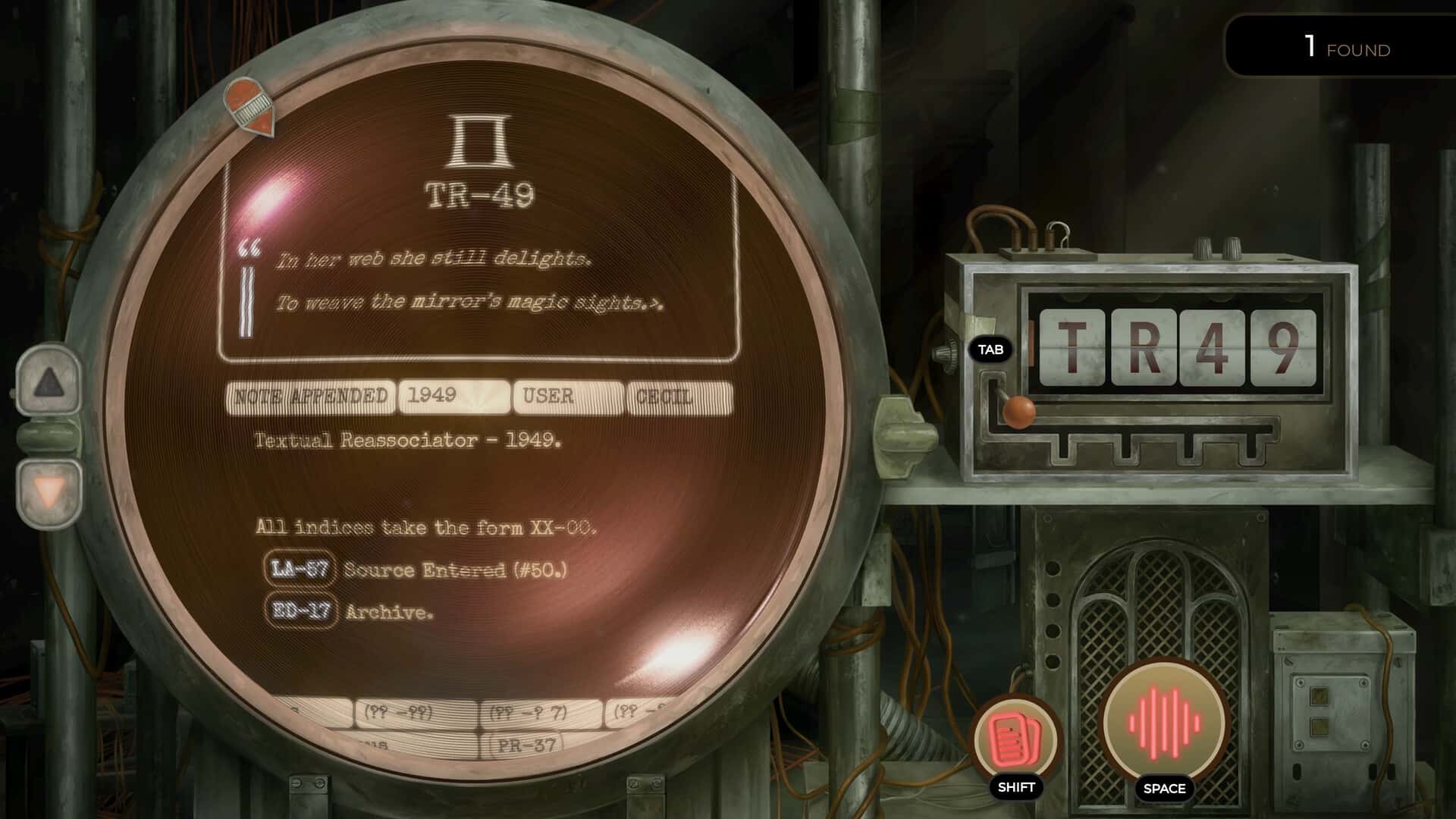Follow the LA-57 index link
The height and width of the screenshot is (819, 1456).
point(300,569)
